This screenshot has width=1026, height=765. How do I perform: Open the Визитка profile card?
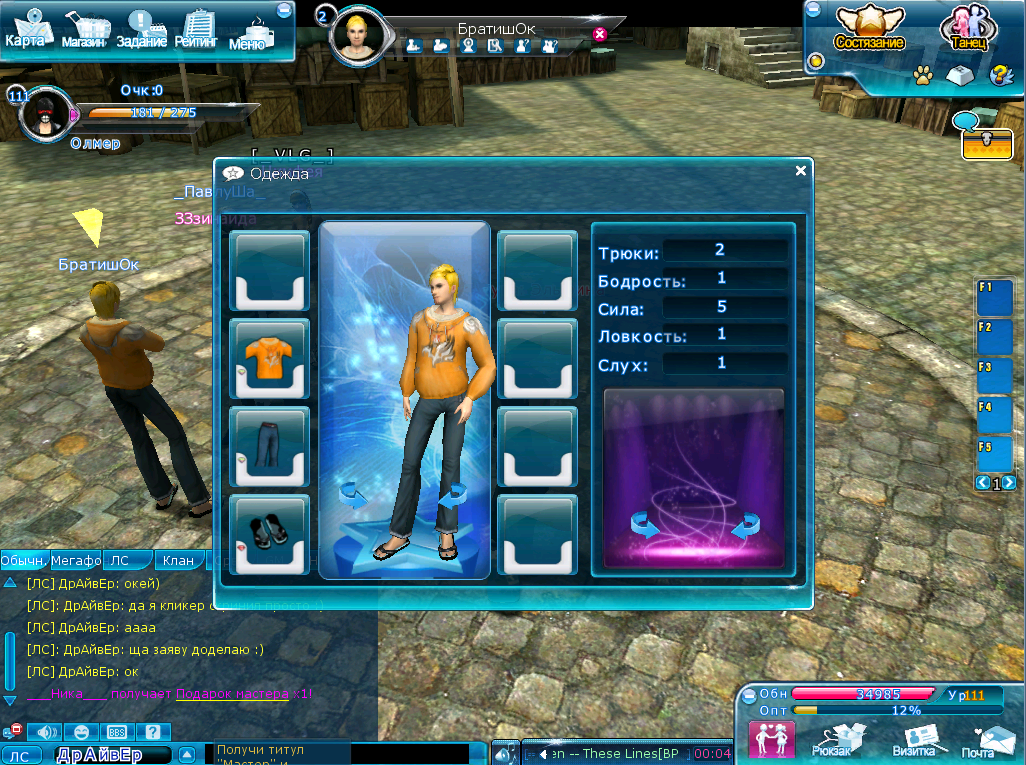(913, 738)
